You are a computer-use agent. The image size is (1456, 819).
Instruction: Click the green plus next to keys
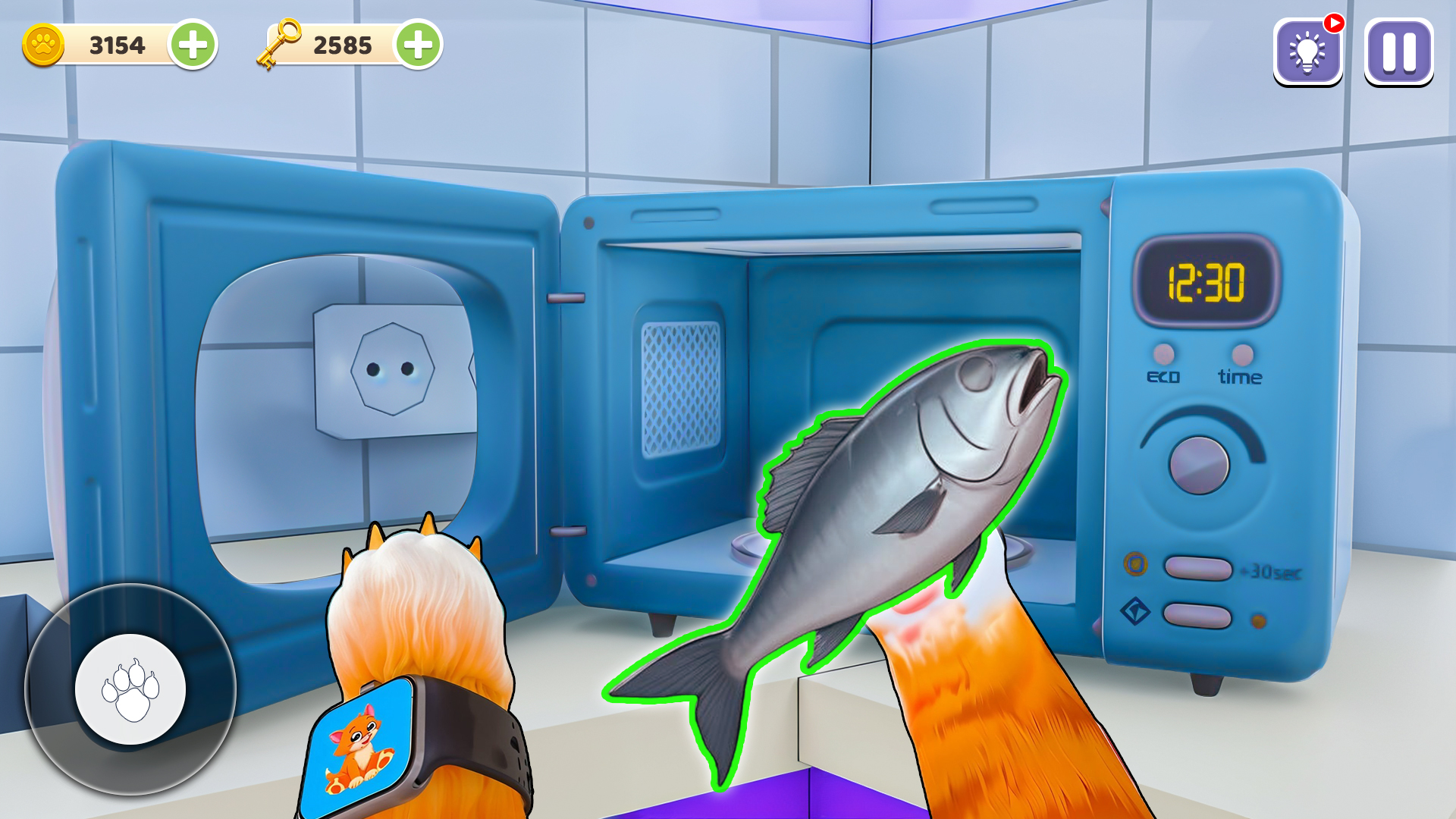click(416, 44)
